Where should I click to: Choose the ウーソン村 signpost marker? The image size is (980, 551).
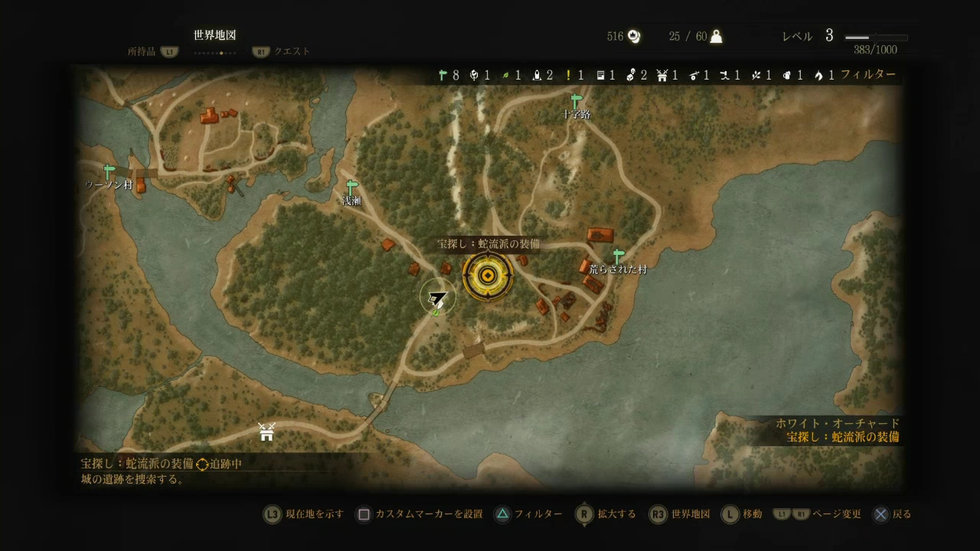click(108, 172)
